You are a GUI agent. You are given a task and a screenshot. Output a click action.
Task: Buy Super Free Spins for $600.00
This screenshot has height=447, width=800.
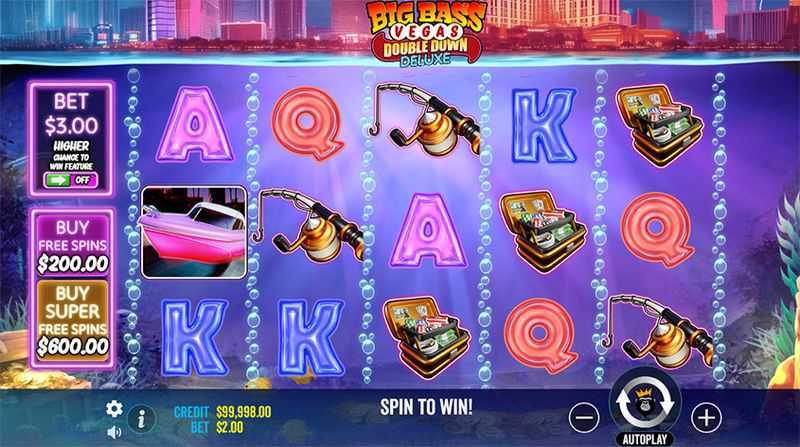72,320
